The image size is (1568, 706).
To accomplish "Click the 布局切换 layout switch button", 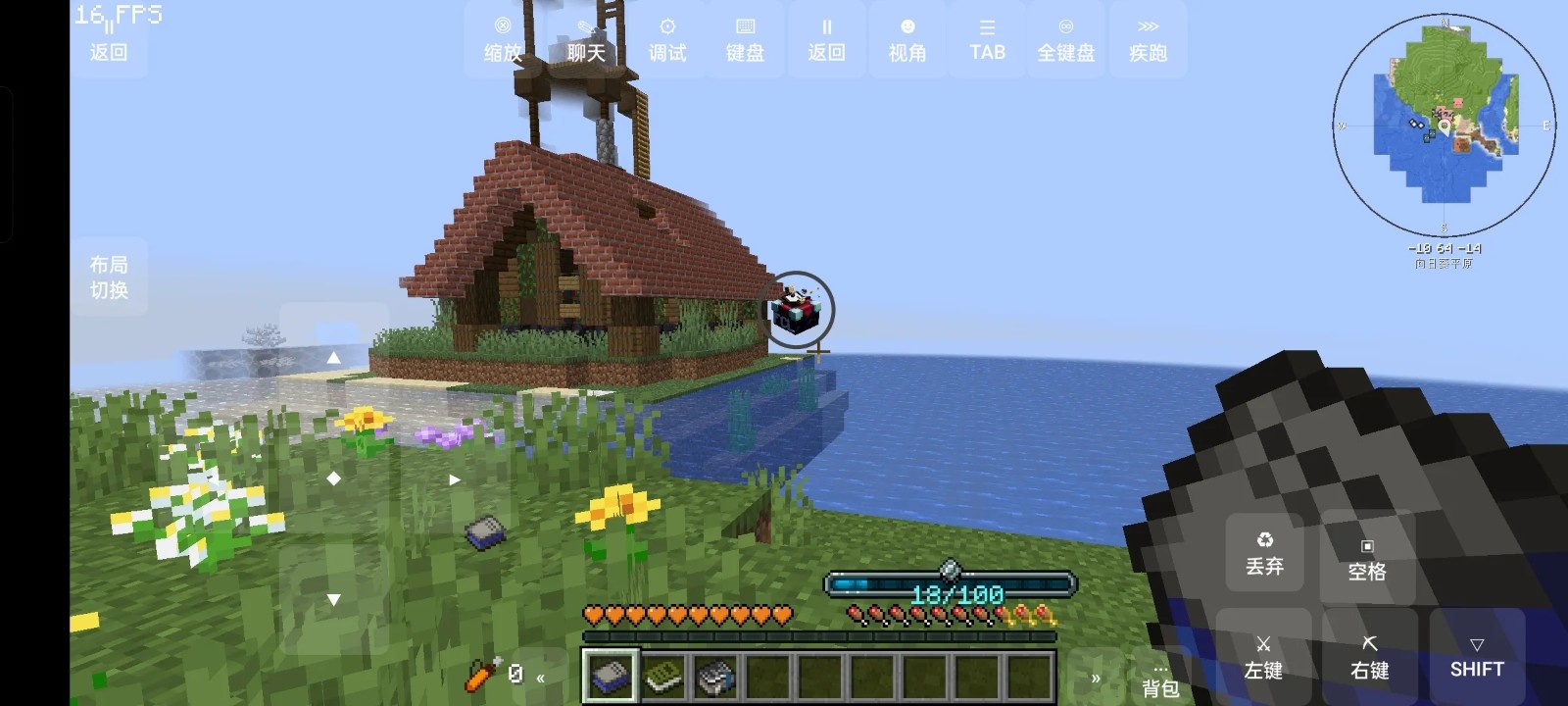I will (x=109, y=277).
